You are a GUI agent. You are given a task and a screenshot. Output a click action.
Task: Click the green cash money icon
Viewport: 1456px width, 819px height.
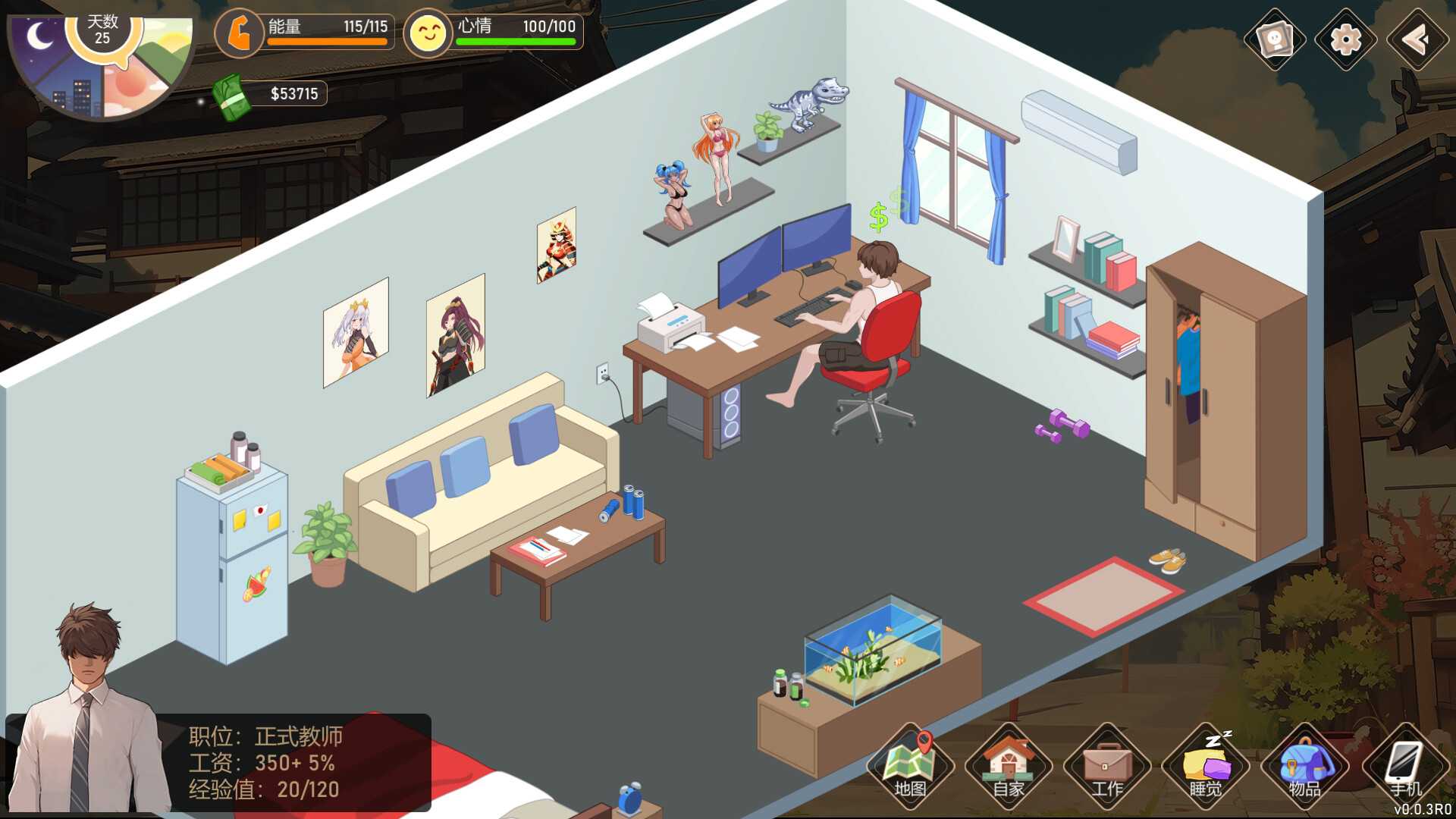click(231, 96)
